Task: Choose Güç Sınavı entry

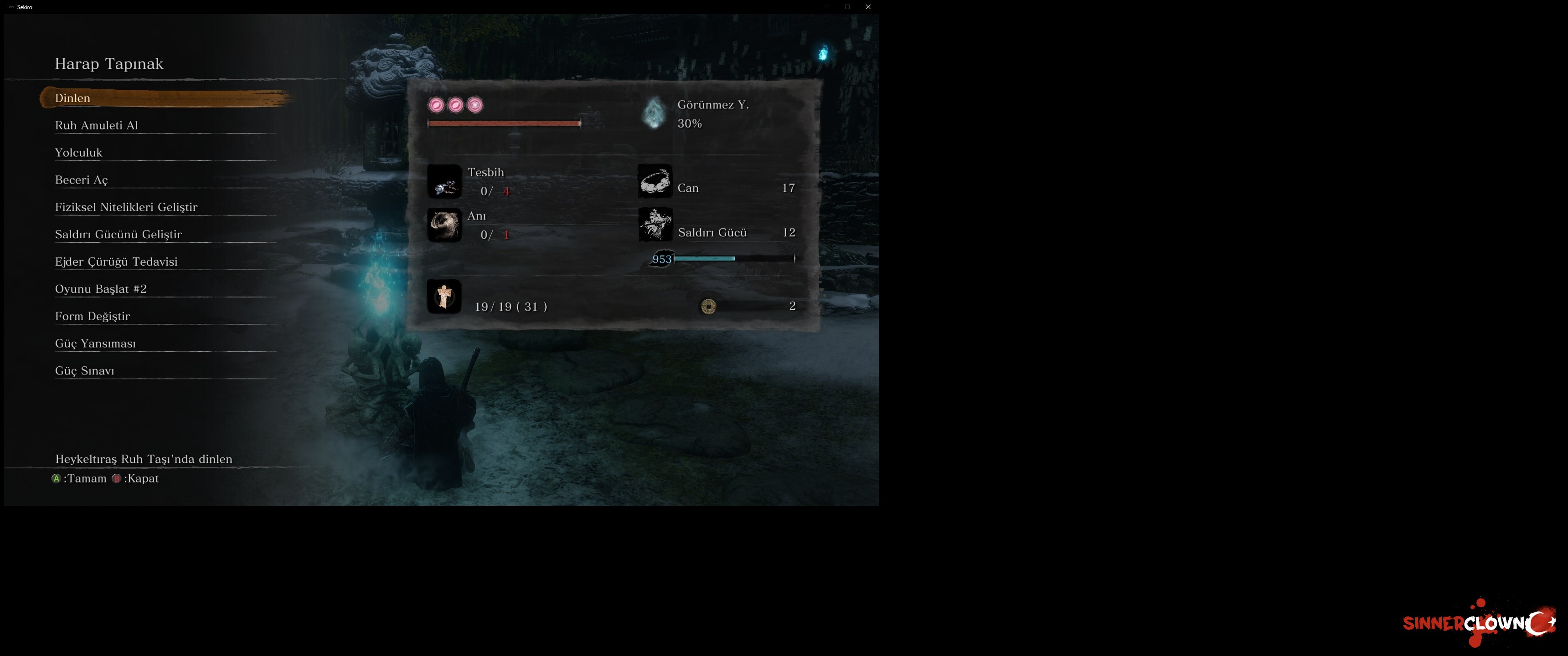Action: point(85,371)
